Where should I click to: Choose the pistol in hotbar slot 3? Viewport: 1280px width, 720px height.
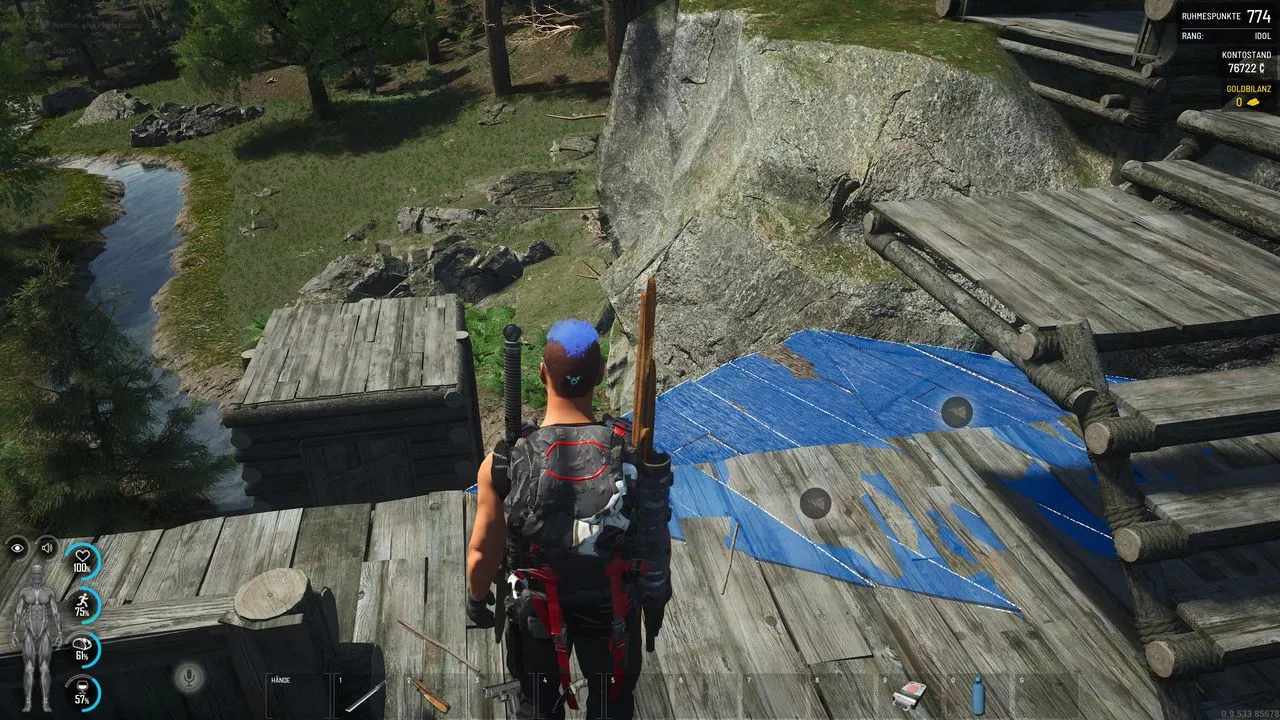tap(504, 693)
